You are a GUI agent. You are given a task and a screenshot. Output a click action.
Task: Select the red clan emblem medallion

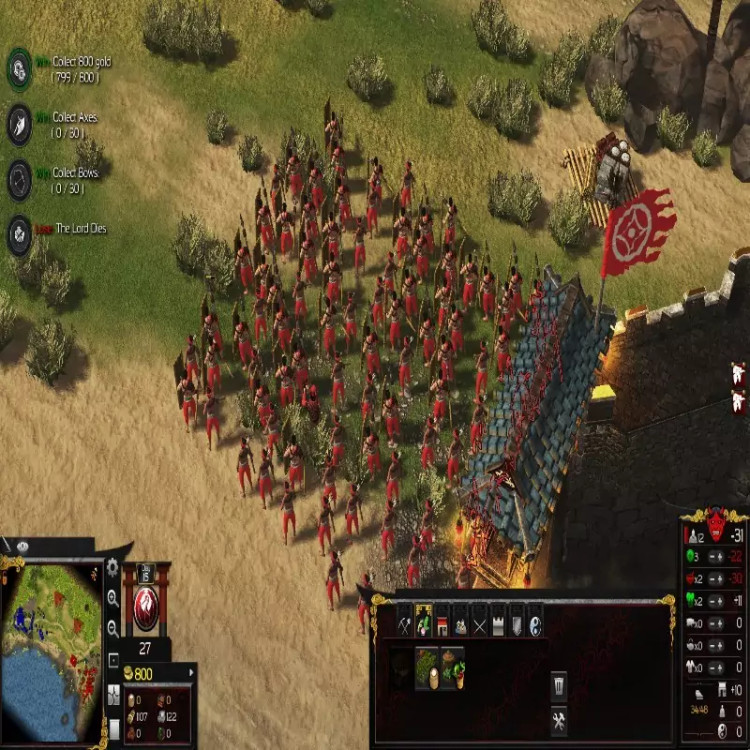146,608
